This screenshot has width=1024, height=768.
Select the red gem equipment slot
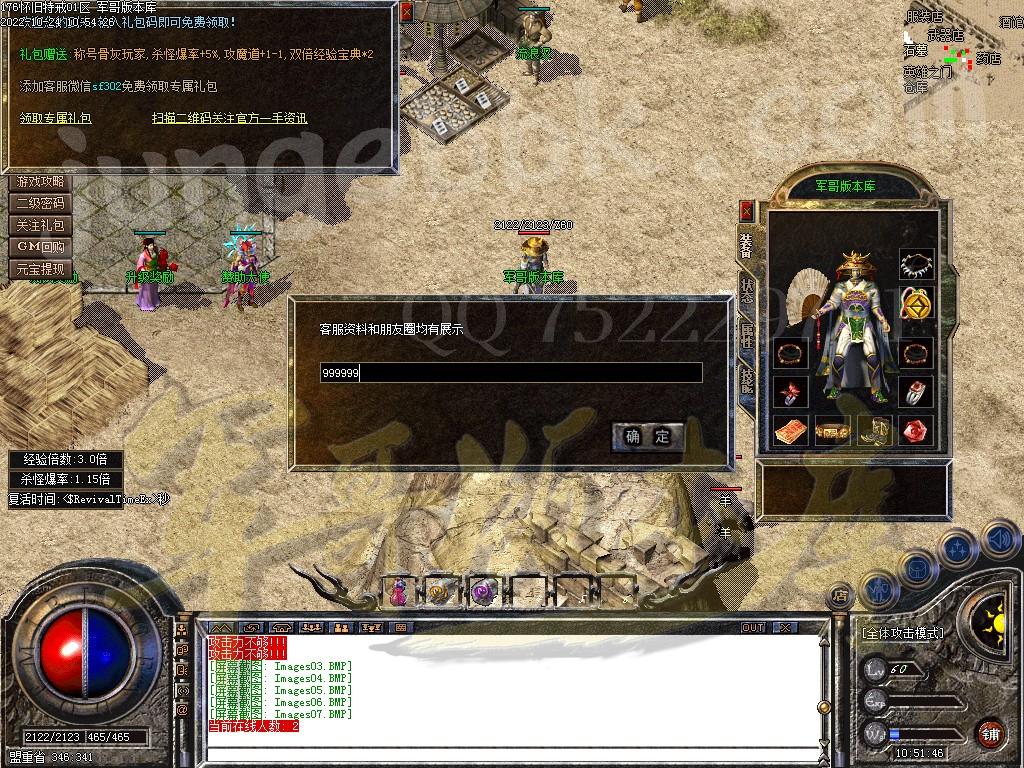pos(915,430)
